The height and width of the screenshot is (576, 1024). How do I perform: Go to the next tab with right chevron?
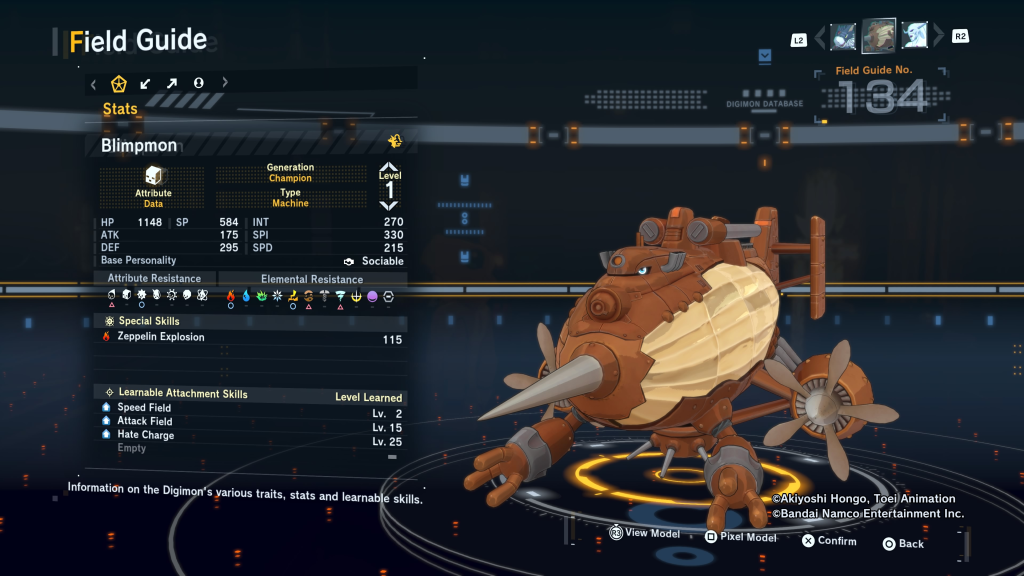pyautogui.click(x=225, y=83)
